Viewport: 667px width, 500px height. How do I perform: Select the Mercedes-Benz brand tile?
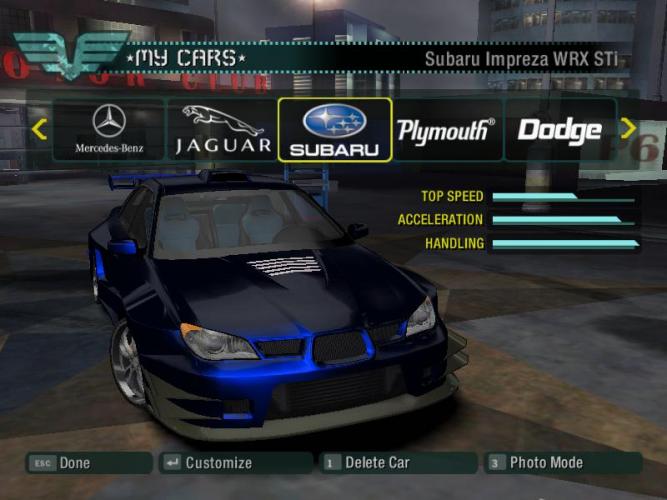[x=109, y=129]
